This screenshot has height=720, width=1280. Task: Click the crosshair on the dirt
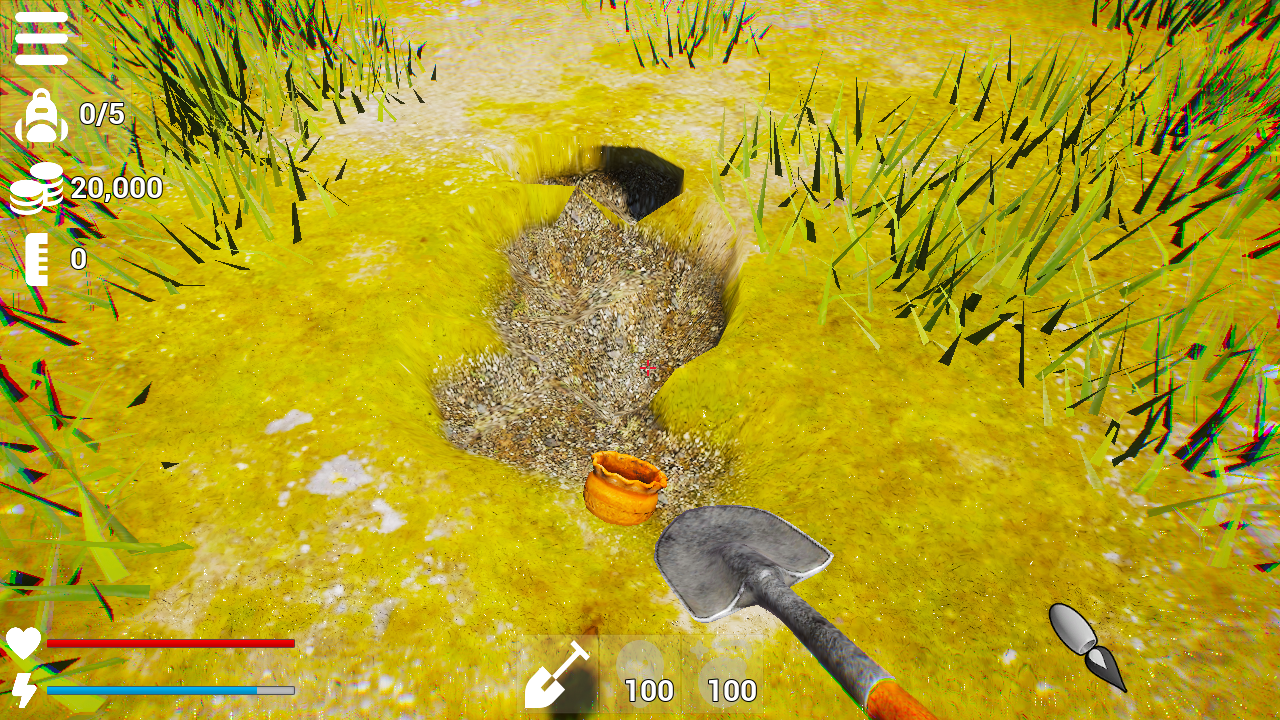(648, 368)
